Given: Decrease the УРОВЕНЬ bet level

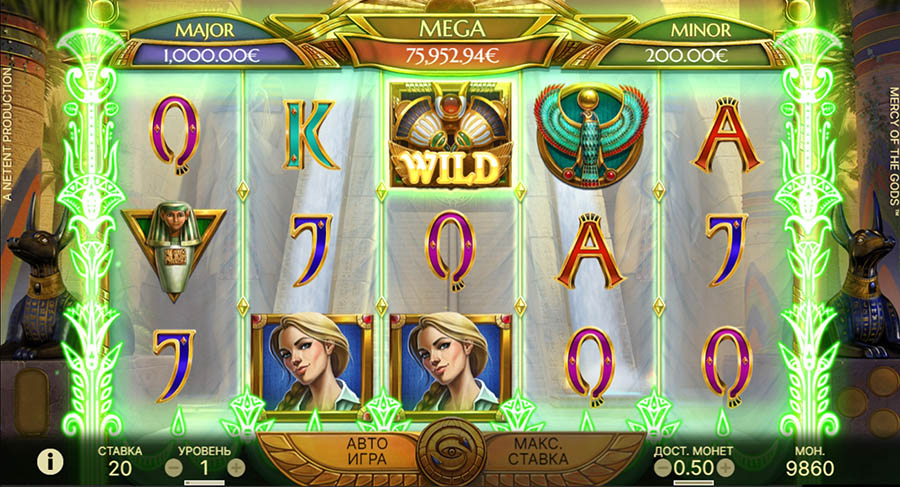Looking at the screenshot, I should click(174, 466).
